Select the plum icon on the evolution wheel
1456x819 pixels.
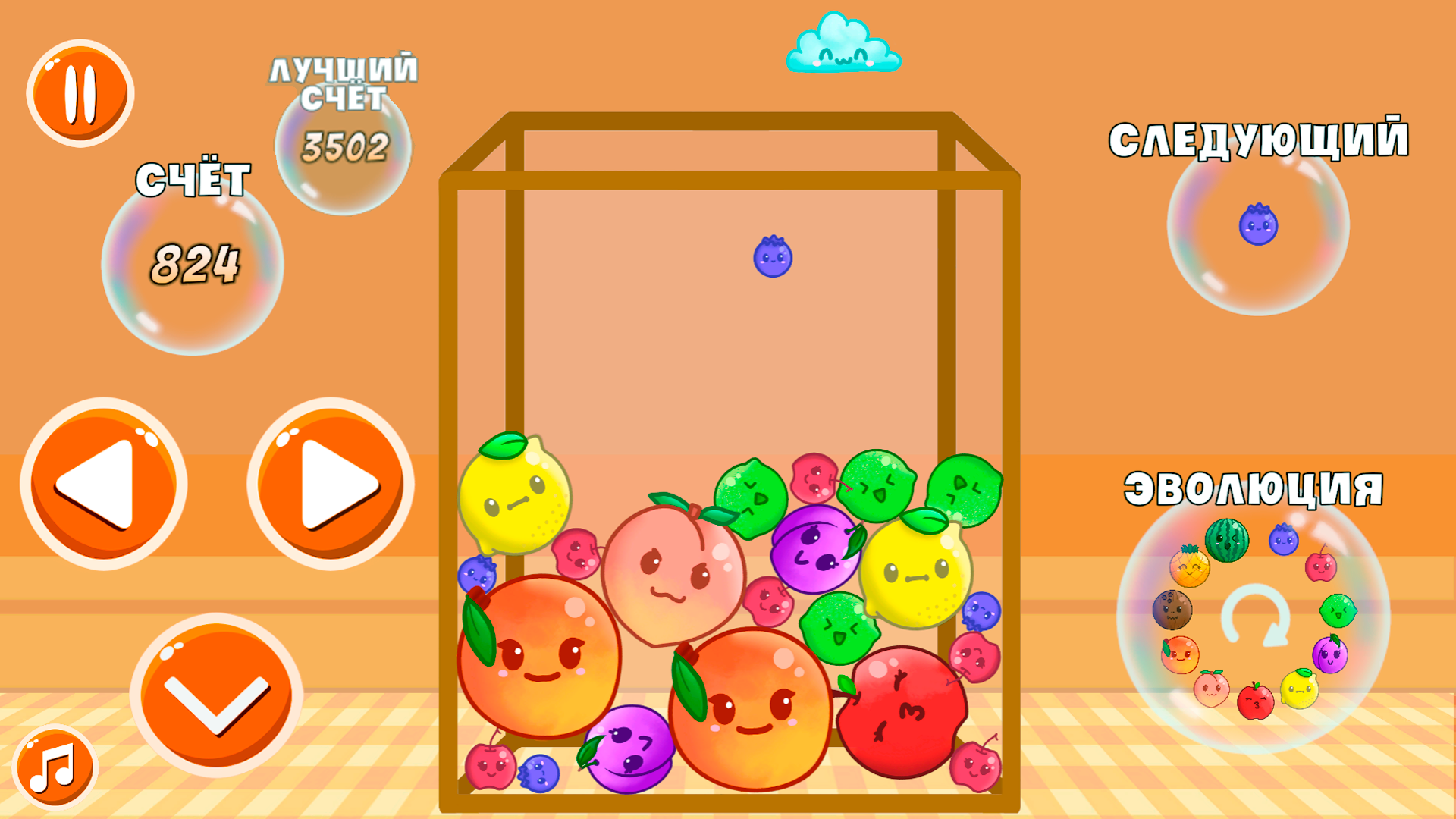1331,654
